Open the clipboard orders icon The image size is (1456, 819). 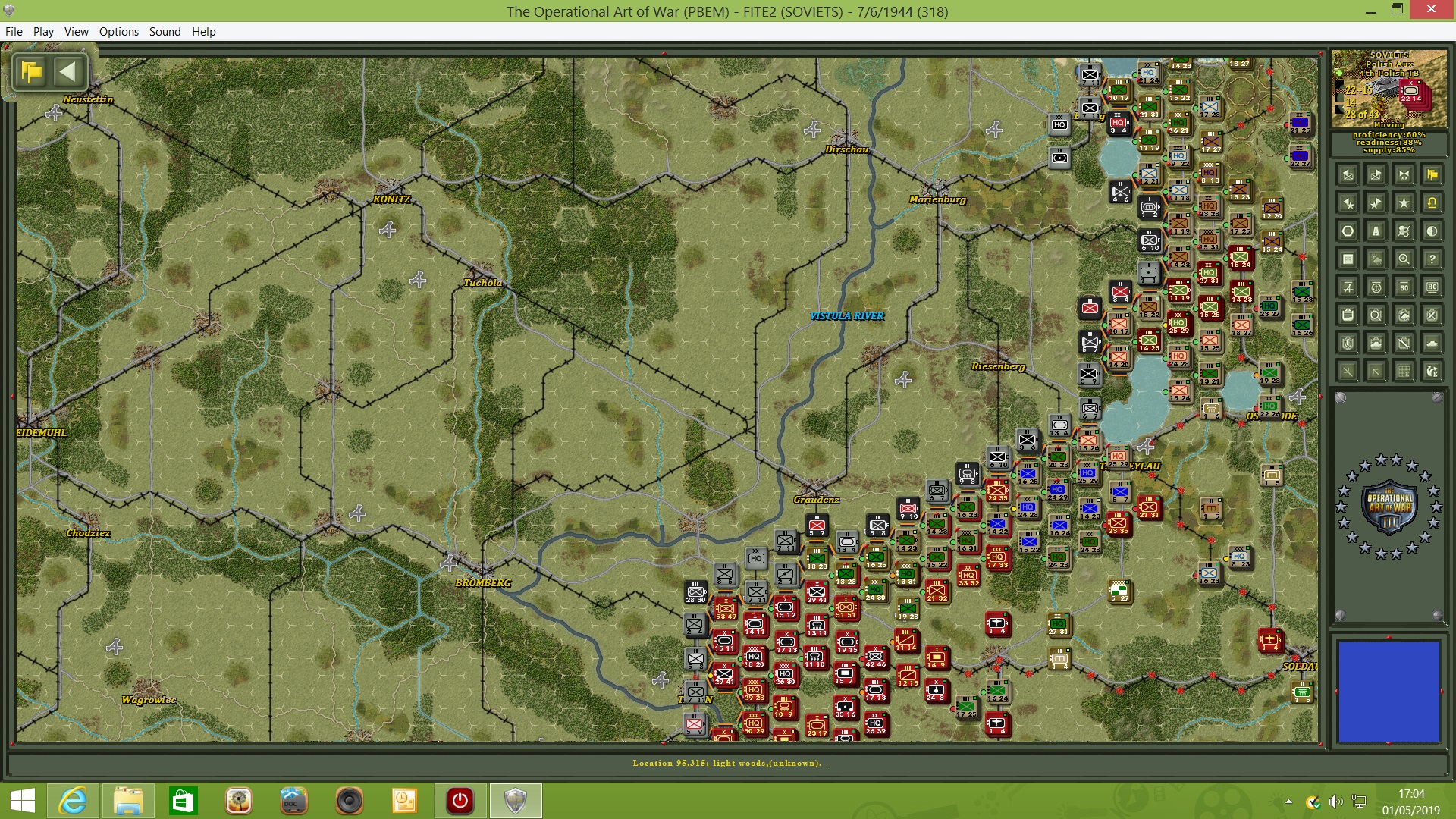[x=1348, y=314]
